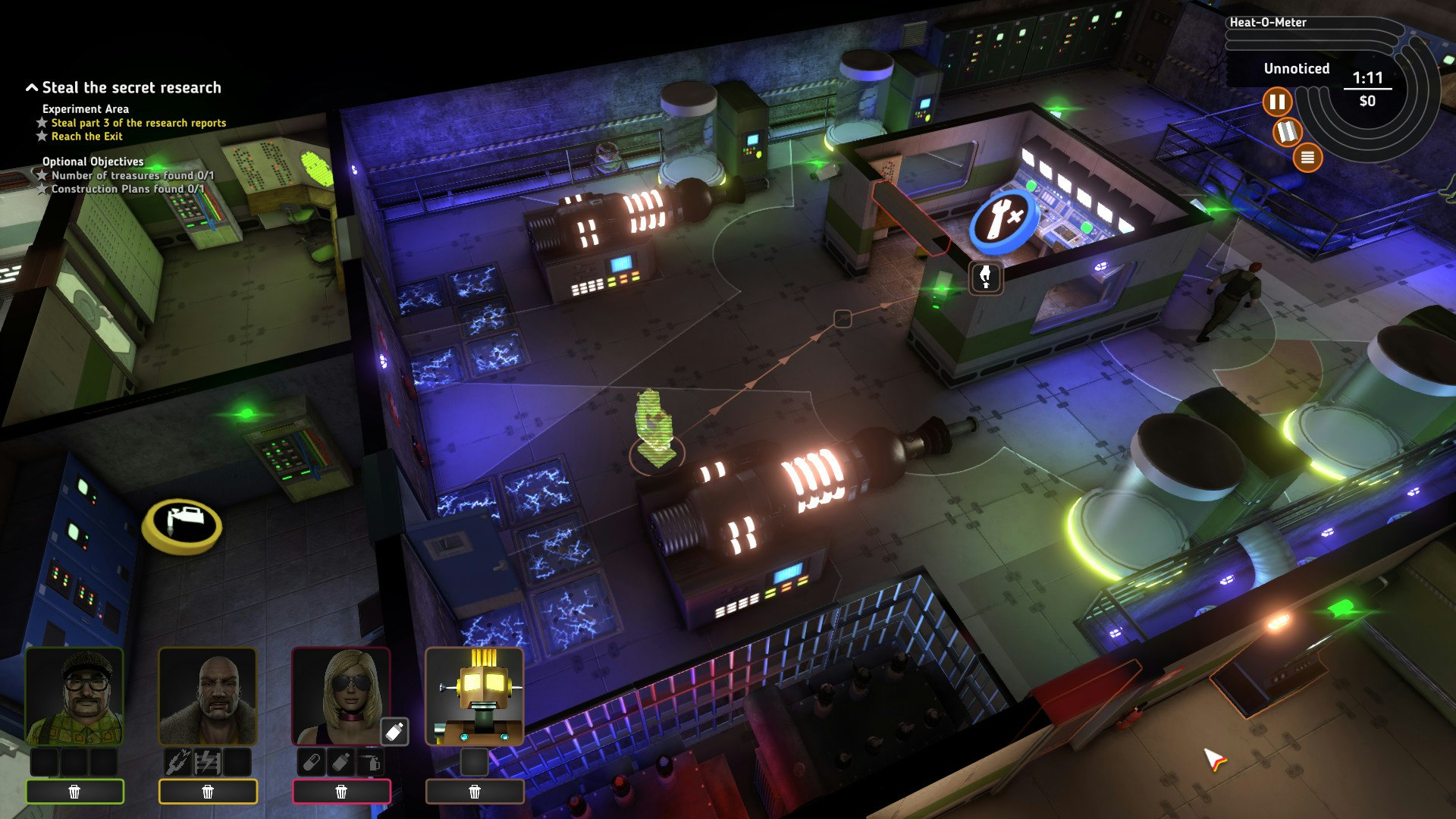The image size is (1456, 819).
Task: Select the pill capsule item slot
Action: tap(311, 761)
